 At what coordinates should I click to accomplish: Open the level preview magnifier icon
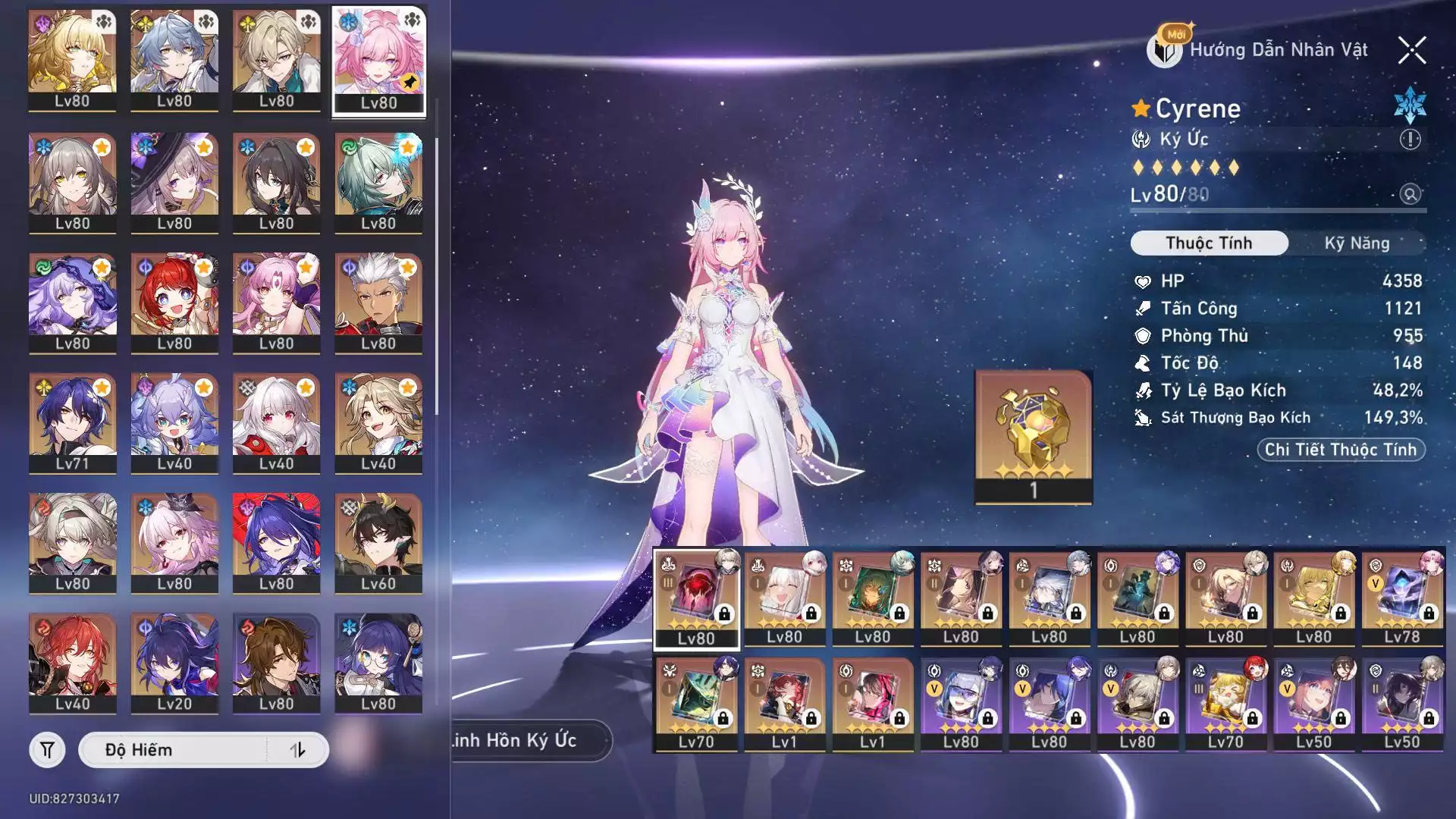[1410, 194]
